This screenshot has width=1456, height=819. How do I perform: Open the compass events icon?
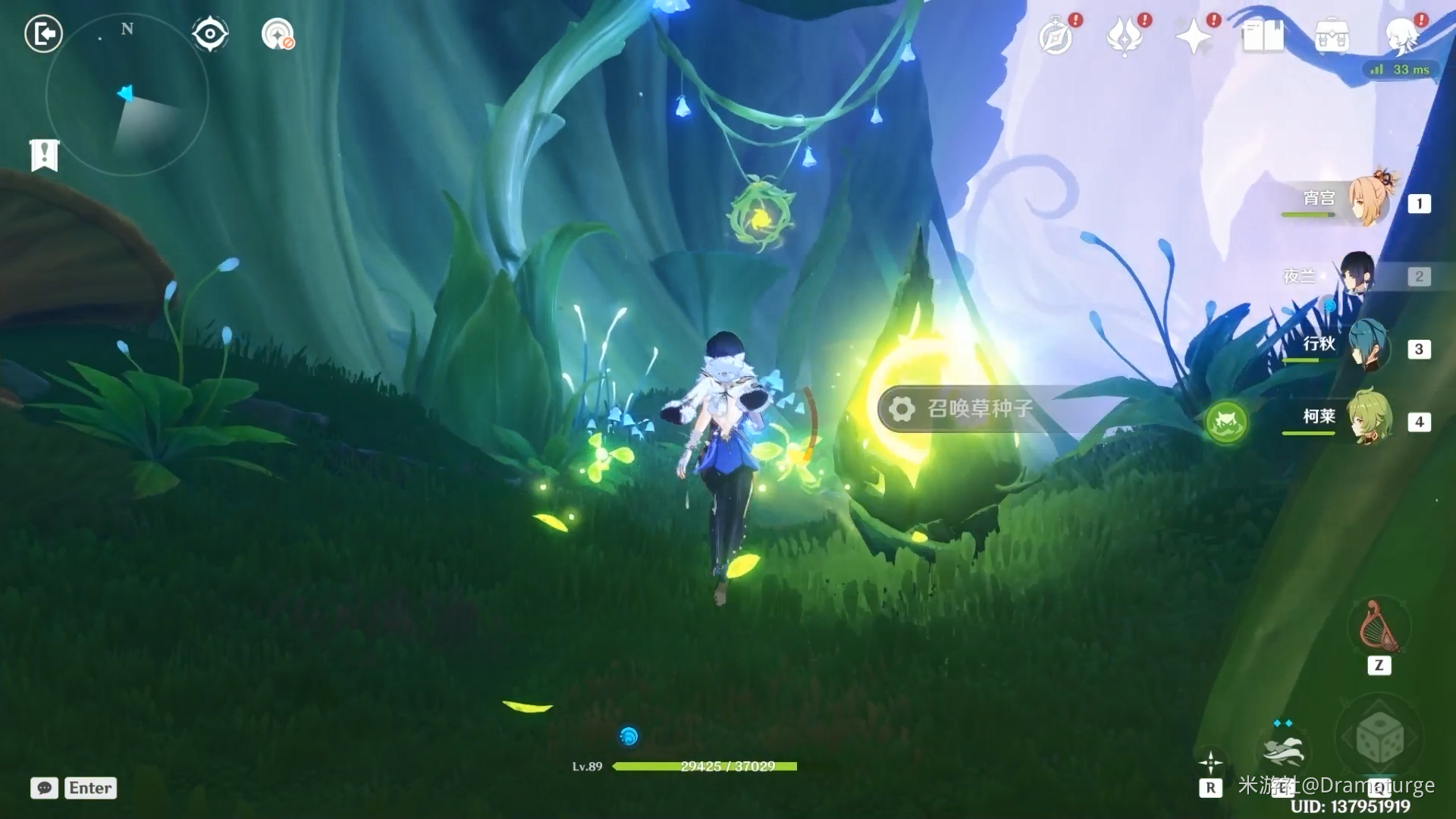(x=1056, y=36)
